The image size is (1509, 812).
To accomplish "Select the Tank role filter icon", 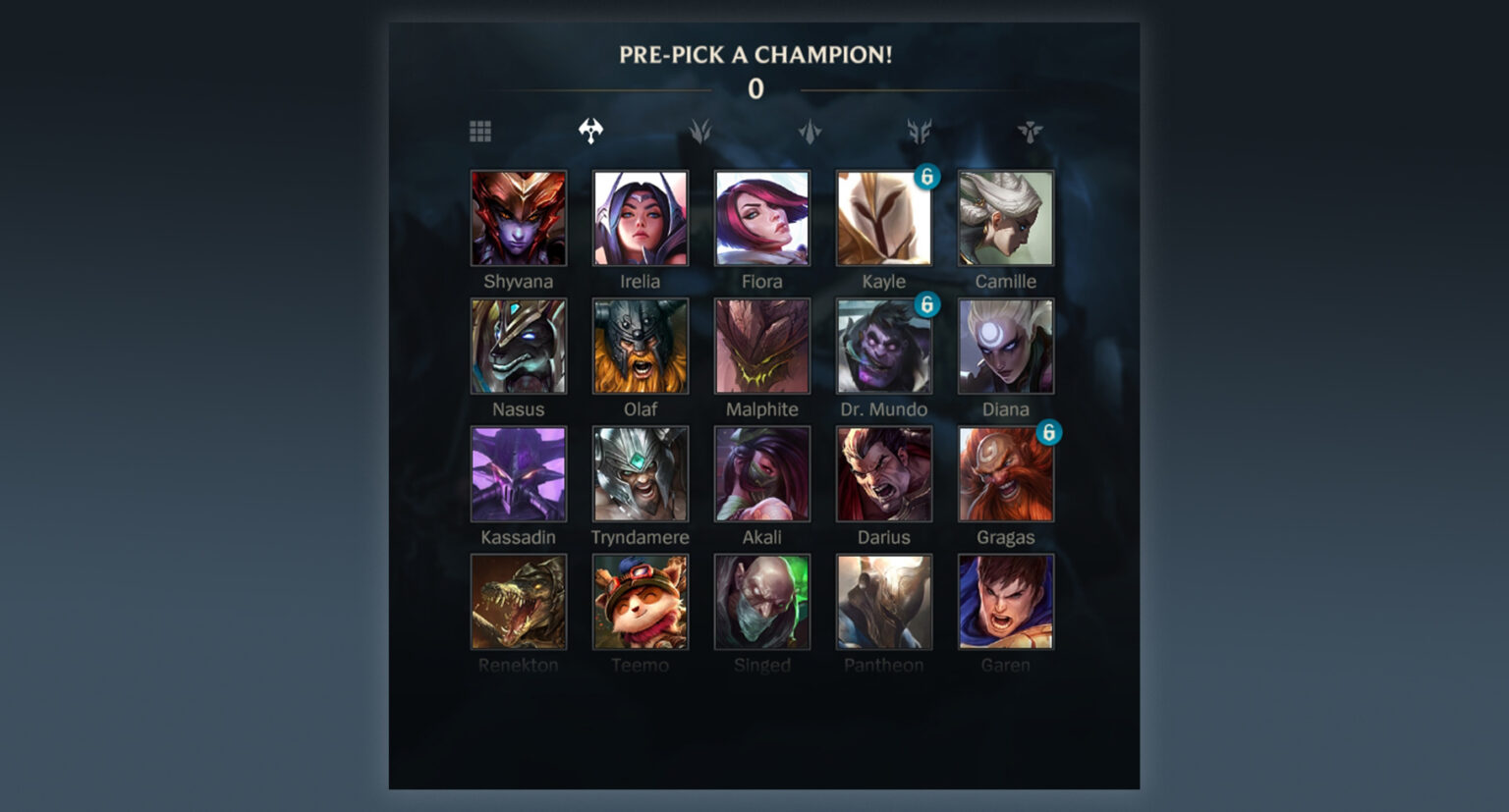I will 921,130.
